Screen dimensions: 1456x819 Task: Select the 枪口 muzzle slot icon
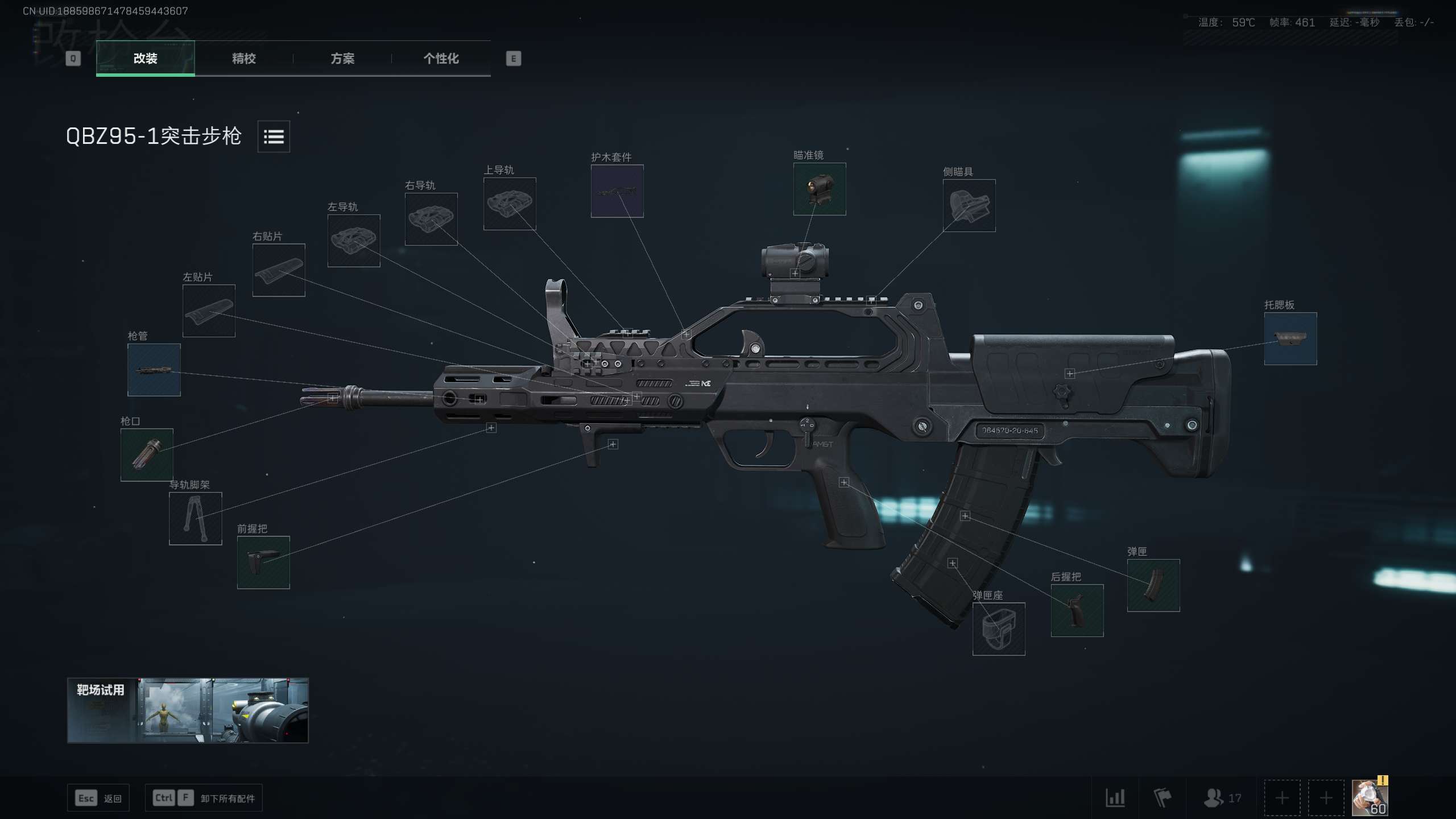147,455
